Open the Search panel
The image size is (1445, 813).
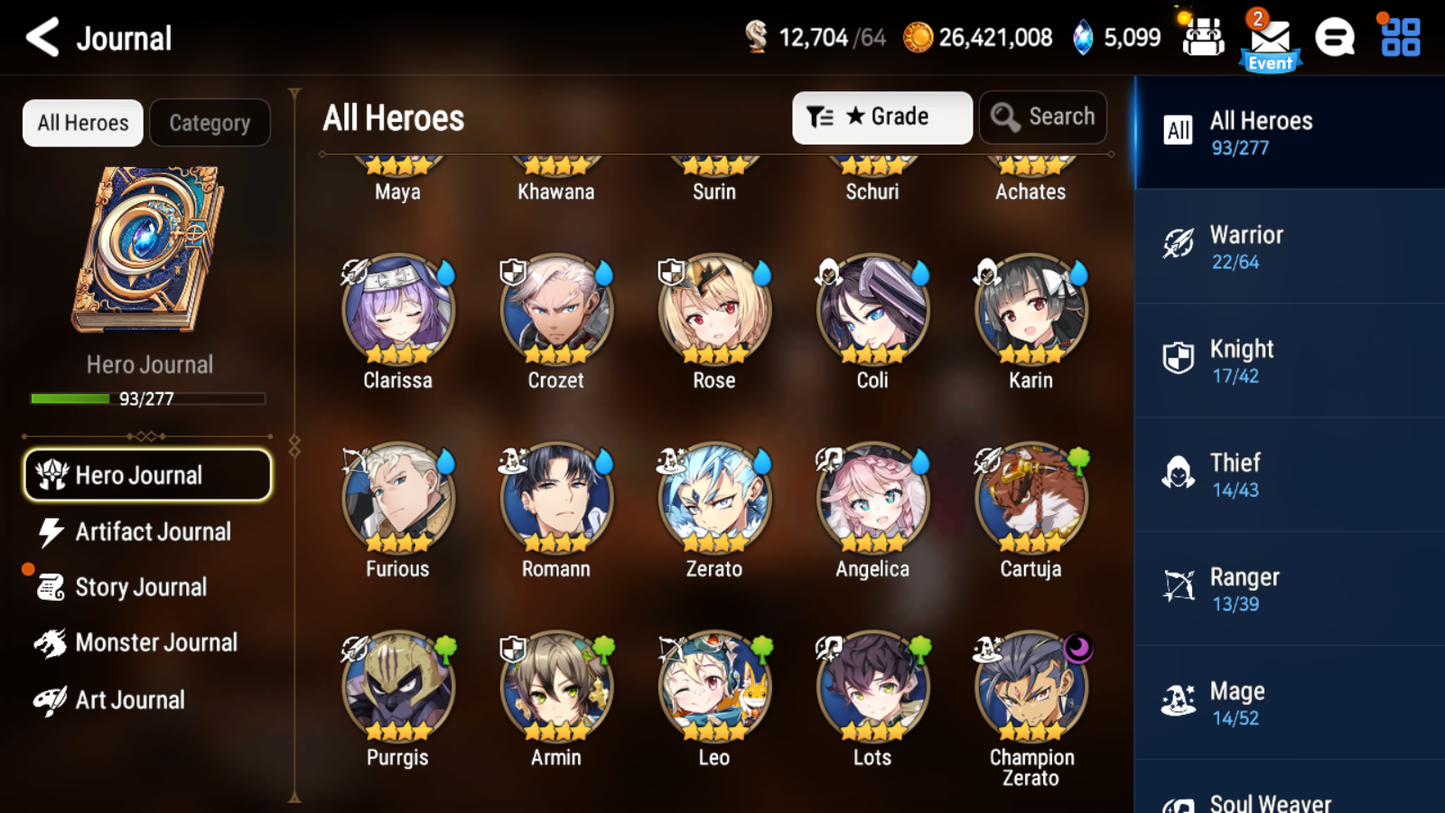coord(1043,117)
